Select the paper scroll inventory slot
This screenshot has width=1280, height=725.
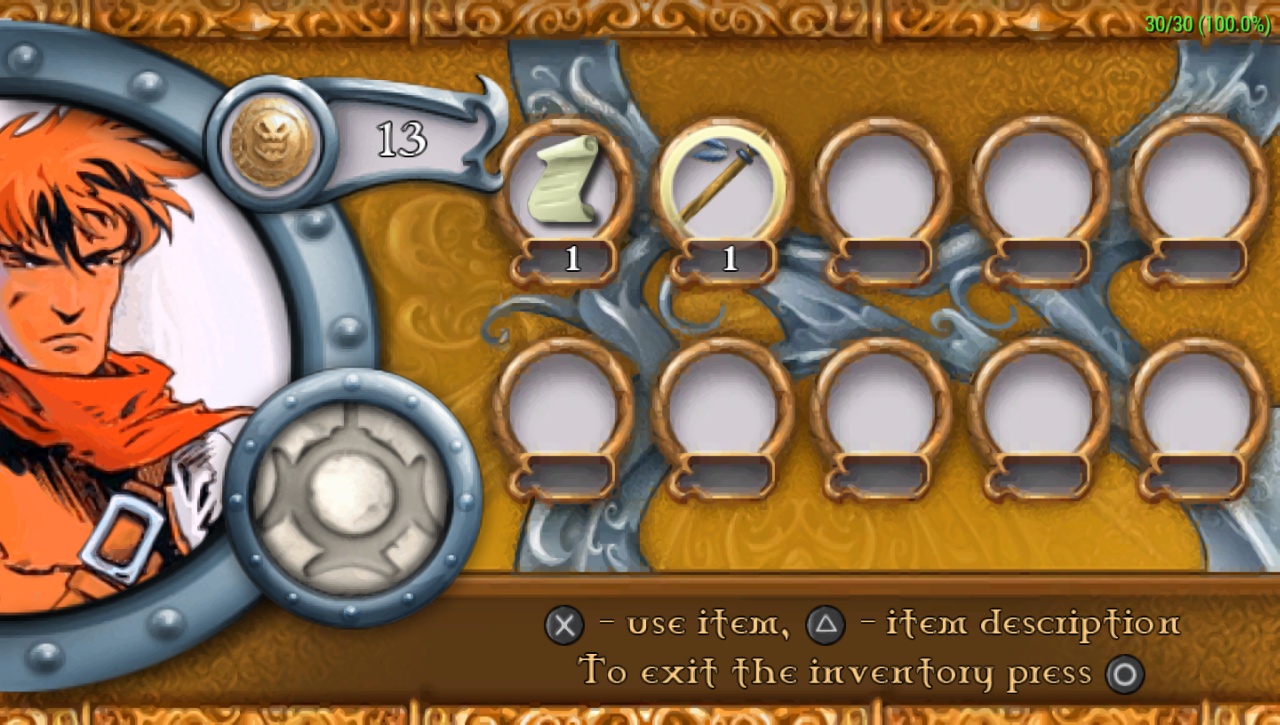point(566,184)
